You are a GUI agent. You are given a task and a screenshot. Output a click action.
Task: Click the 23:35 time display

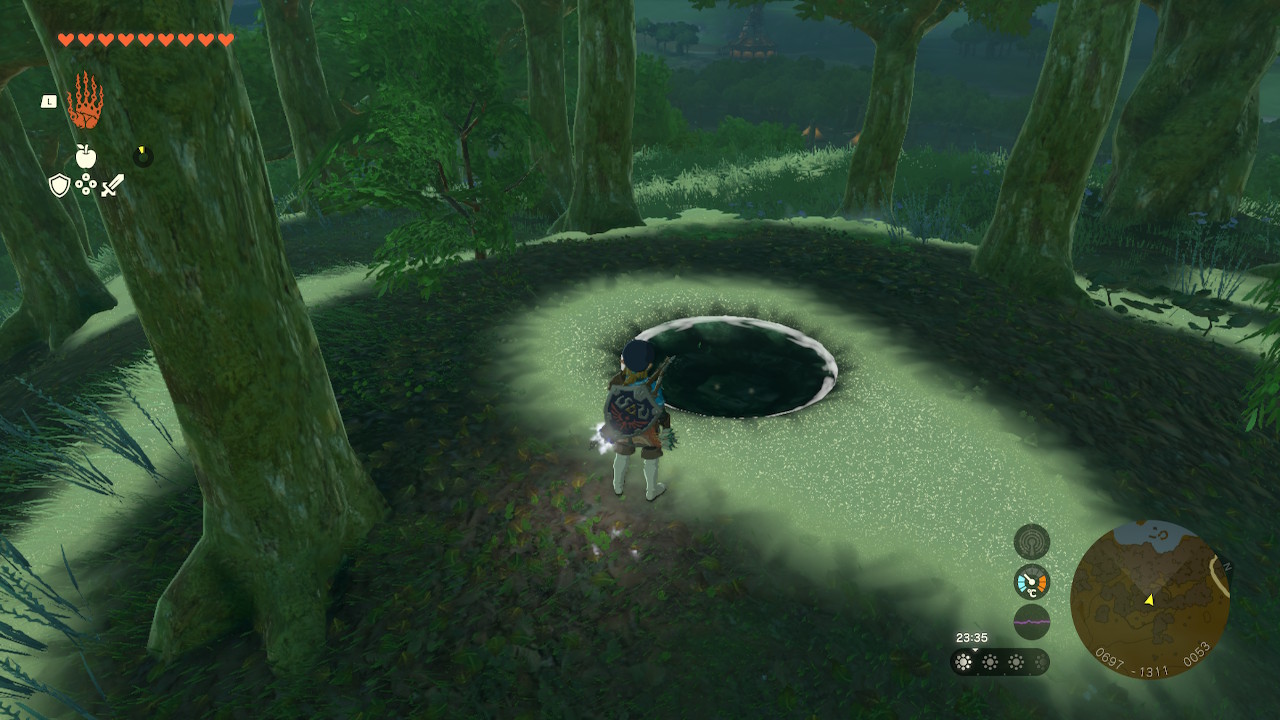972,636
